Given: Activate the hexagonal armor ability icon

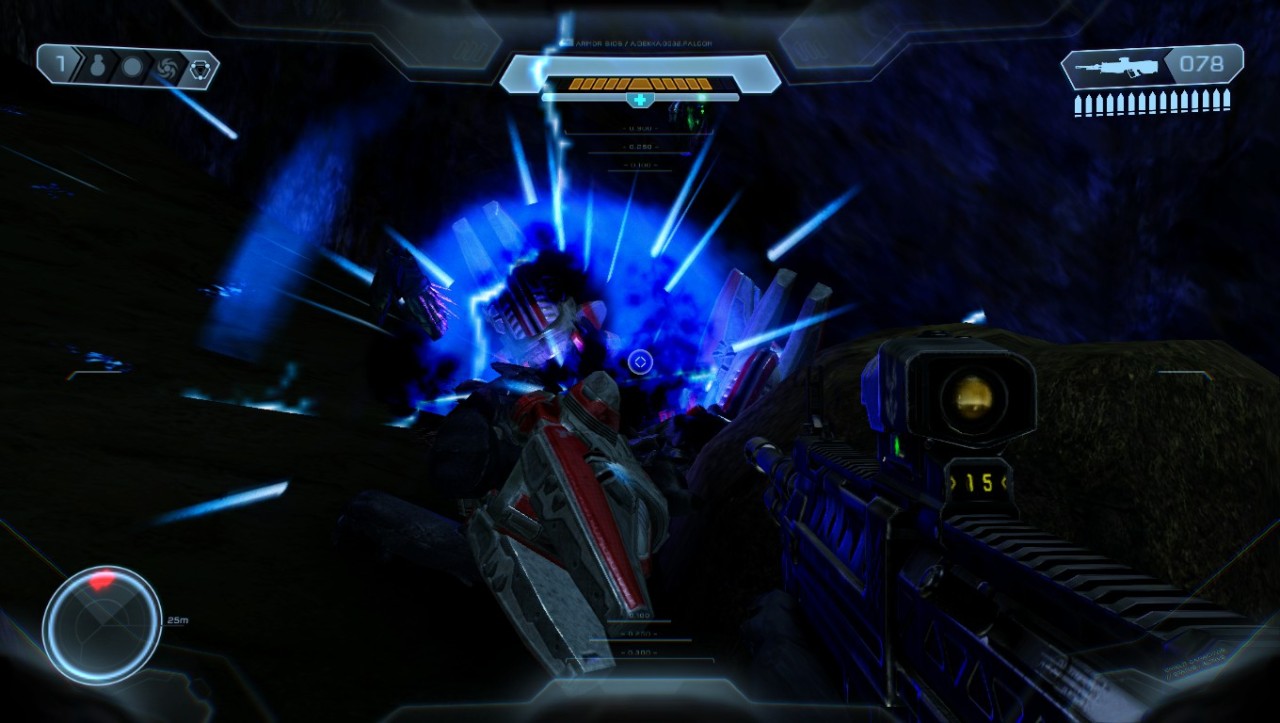Looking at the screenshot, I should click(200, 67).
